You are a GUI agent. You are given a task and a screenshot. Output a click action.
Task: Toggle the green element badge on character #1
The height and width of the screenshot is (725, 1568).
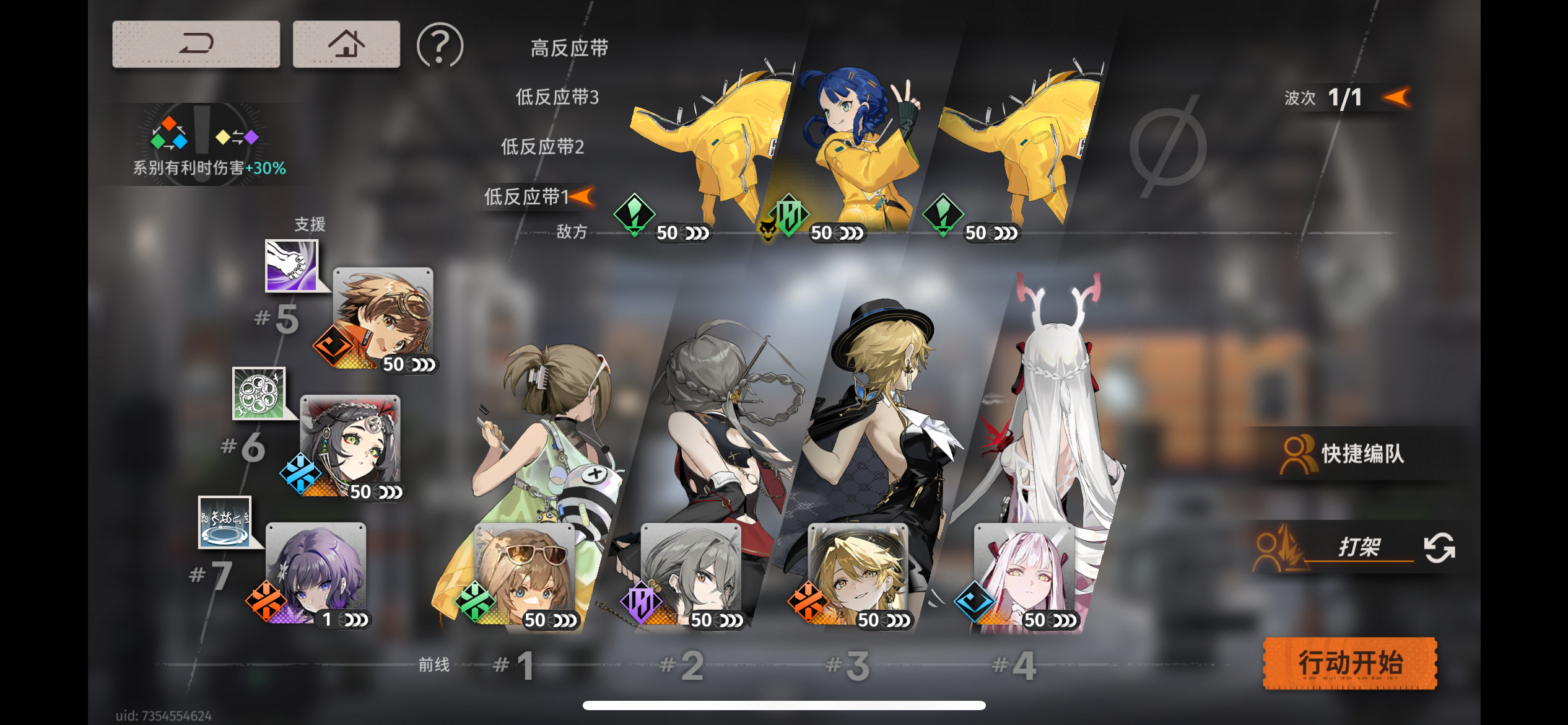click(476, 600)
